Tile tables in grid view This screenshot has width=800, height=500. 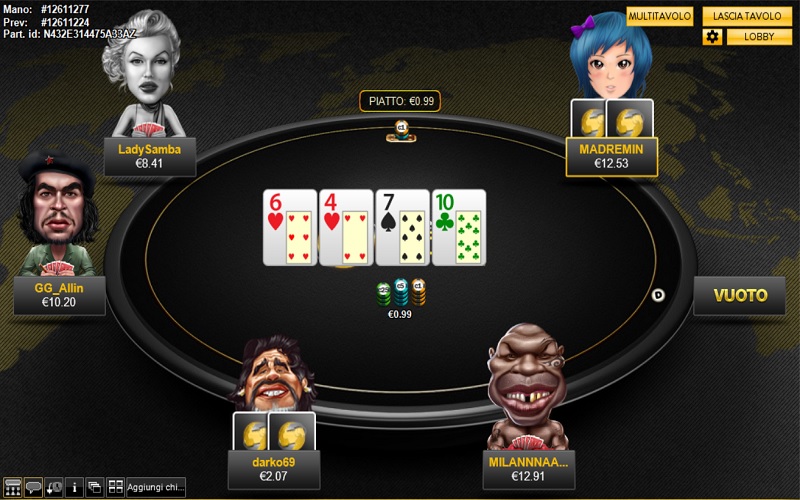click(x=115, y=488)
